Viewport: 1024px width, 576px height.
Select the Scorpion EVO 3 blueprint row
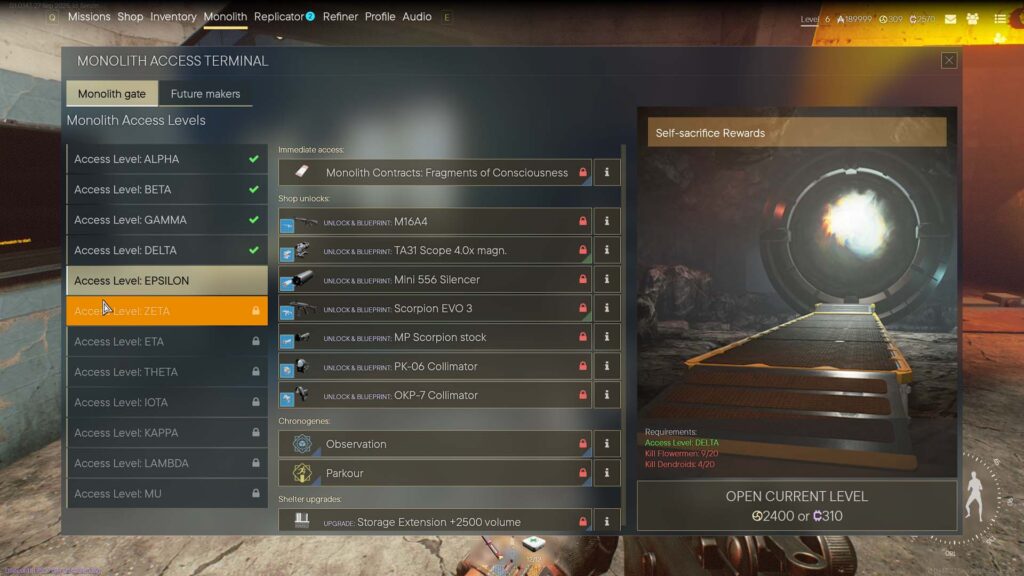coord(435,309)
